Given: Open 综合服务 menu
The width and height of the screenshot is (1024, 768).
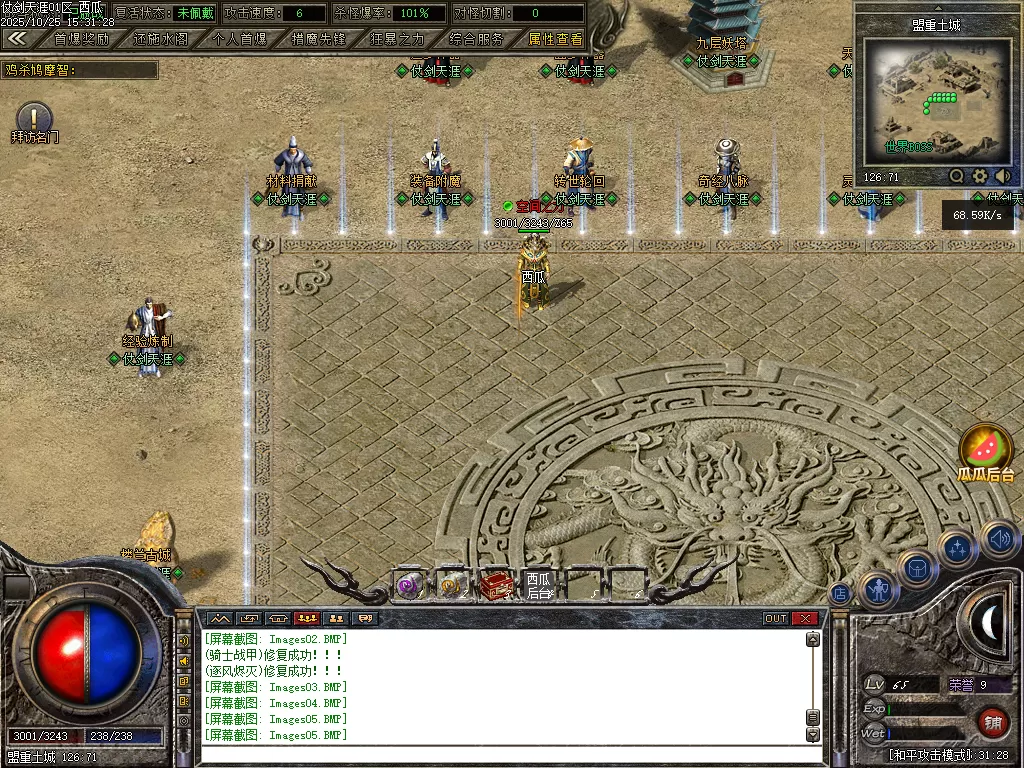Looking at the screenshot, I should (476, 40).
